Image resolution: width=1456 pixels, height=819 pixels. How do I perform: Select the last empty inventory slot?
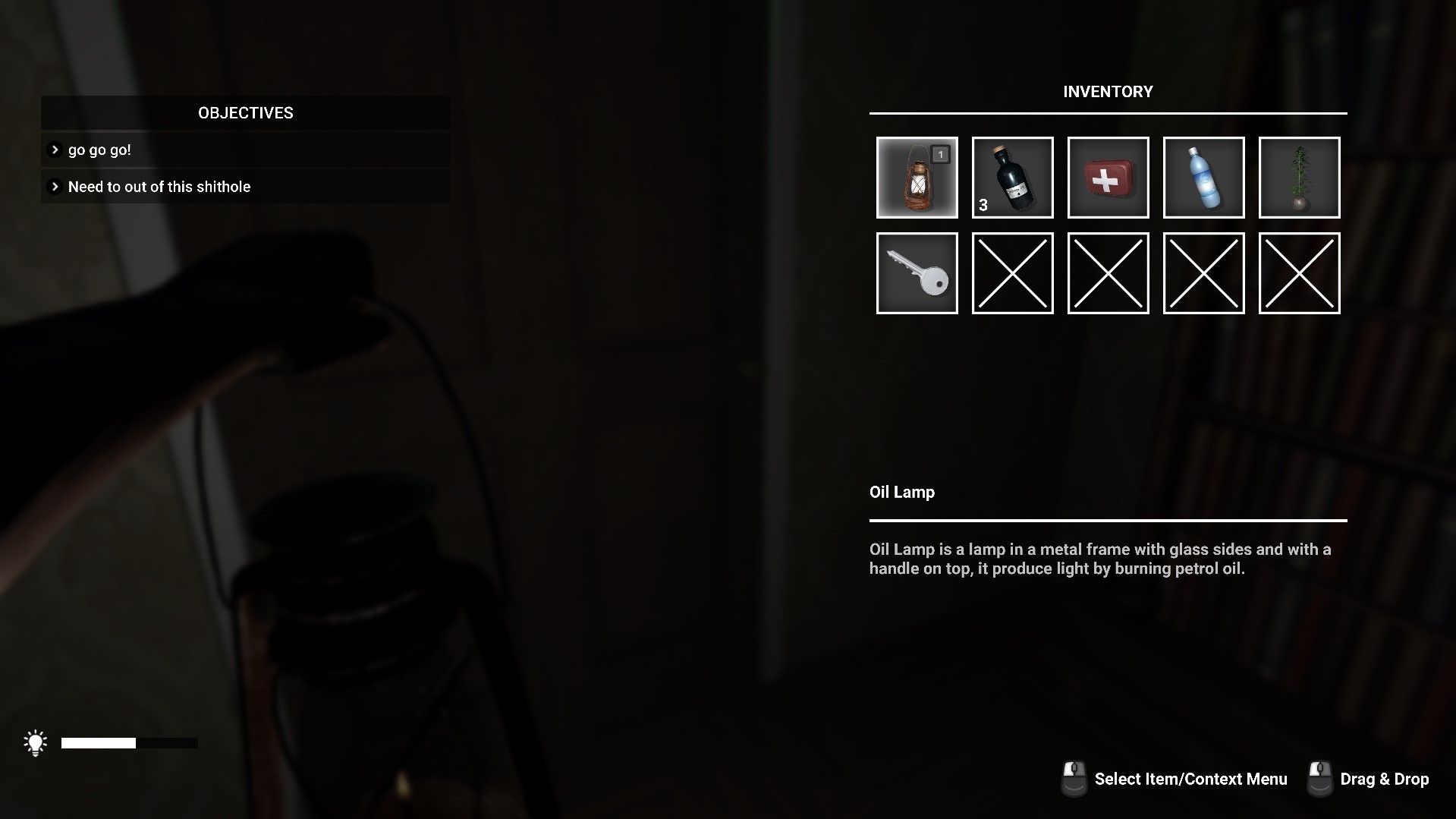point(1299,273)
